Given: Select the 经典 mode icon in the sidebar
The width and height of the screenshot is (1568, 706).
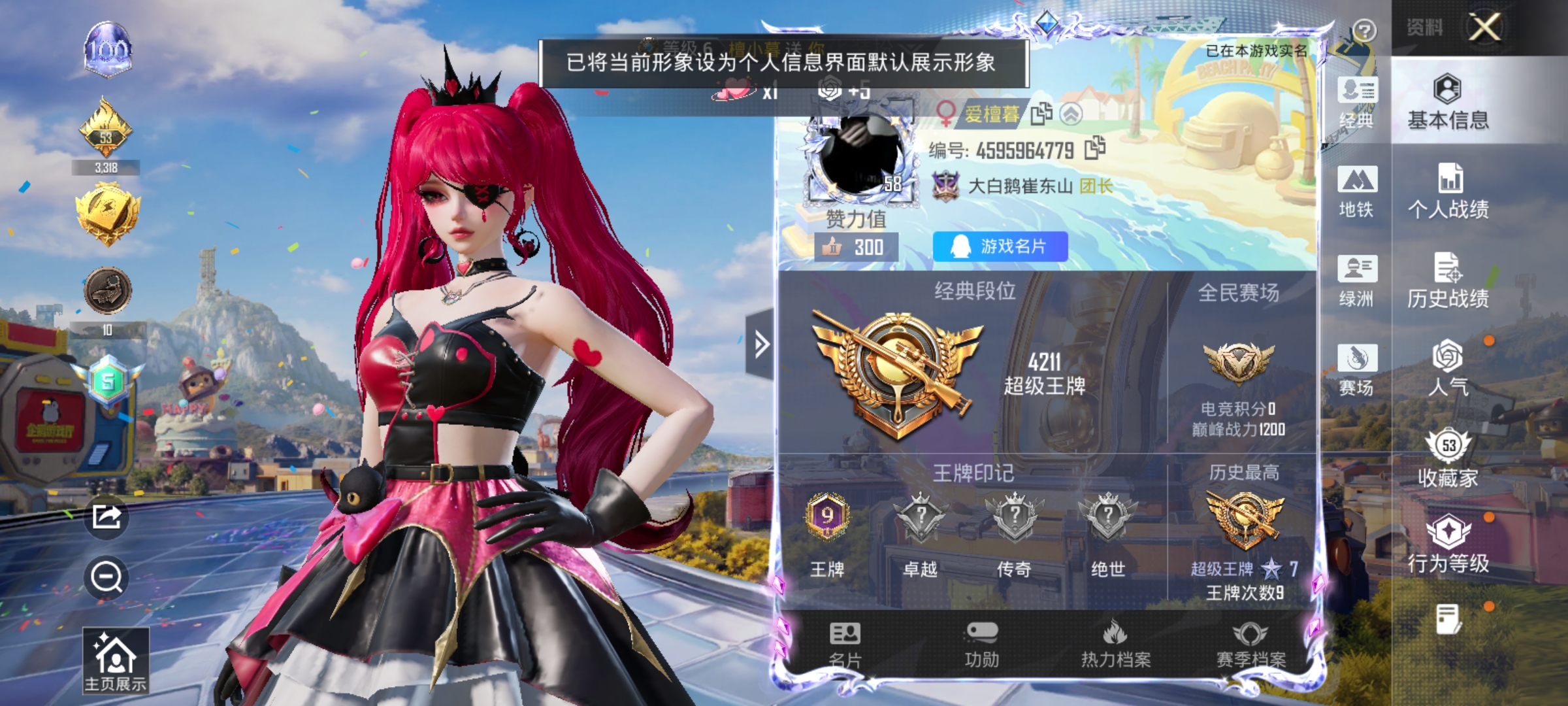Looking at the screenshot, I should coord(1356,105).
